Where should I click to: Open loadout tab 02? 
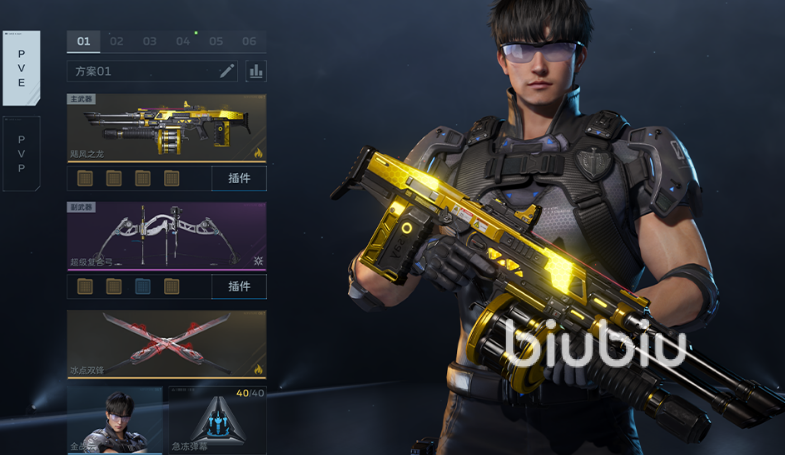pos(117,41)
